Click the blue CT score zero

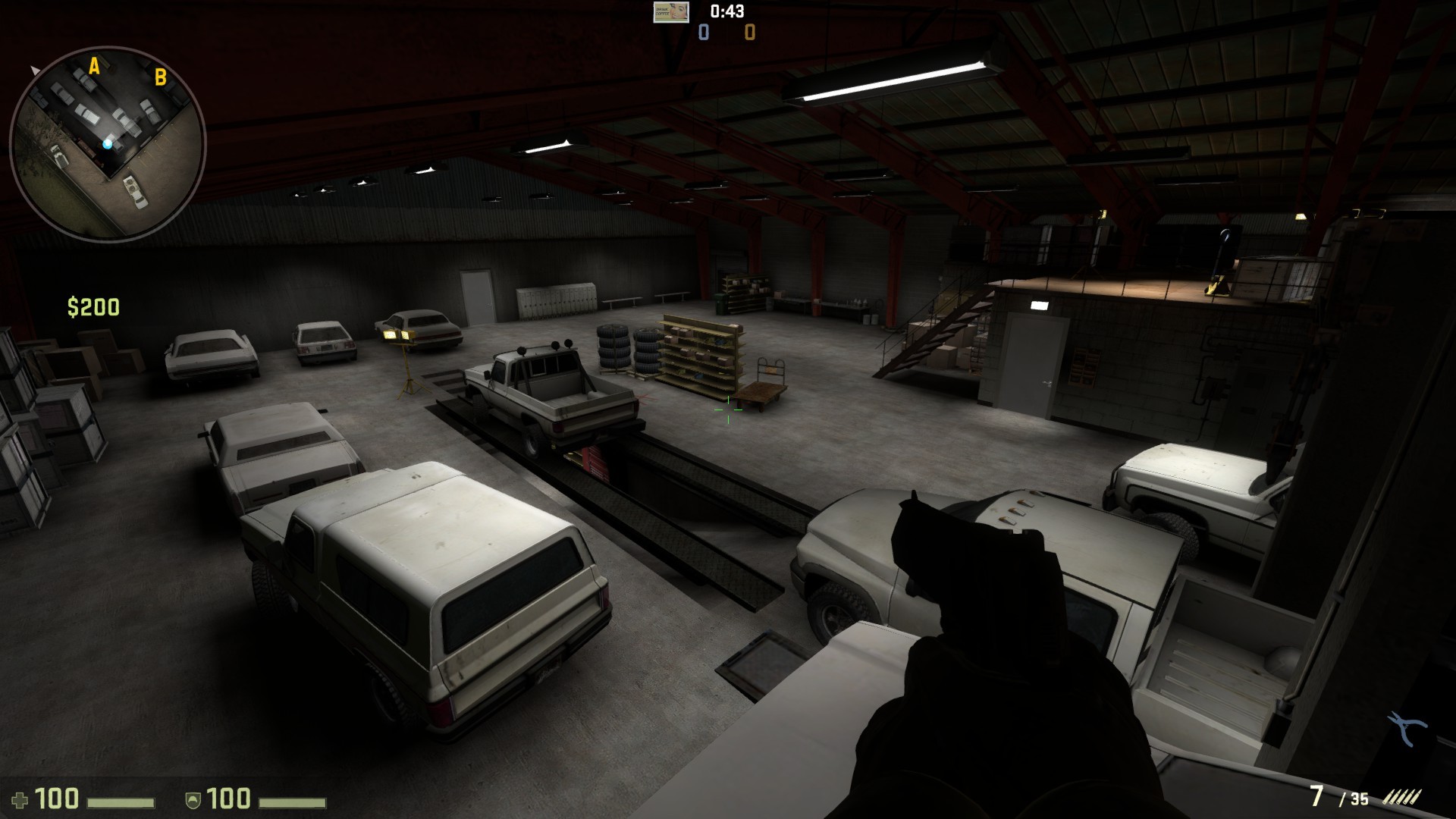tap(702, 33)
